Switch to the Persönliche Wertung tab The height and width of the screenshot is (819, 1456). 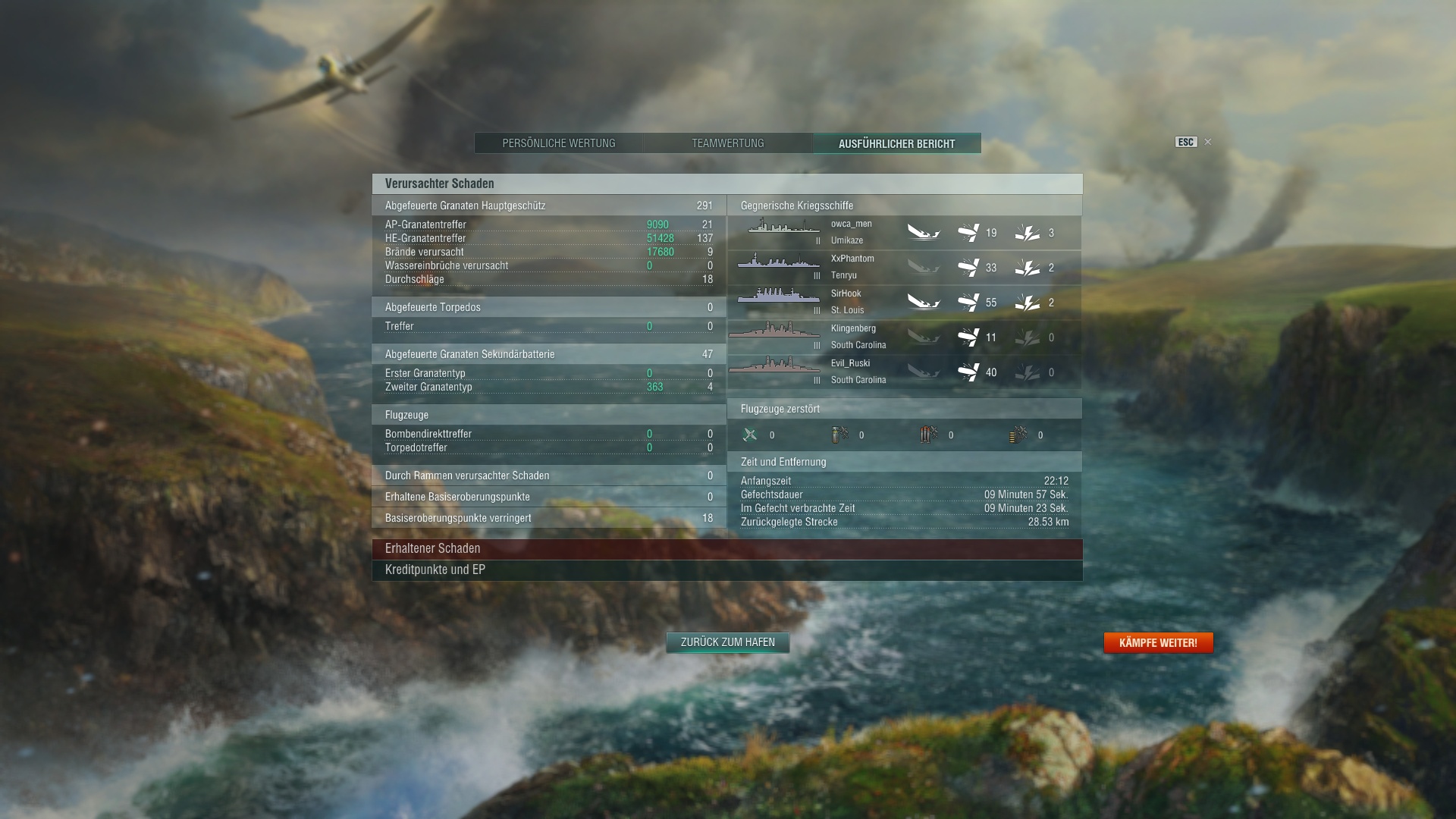click(x=559, y=143)
